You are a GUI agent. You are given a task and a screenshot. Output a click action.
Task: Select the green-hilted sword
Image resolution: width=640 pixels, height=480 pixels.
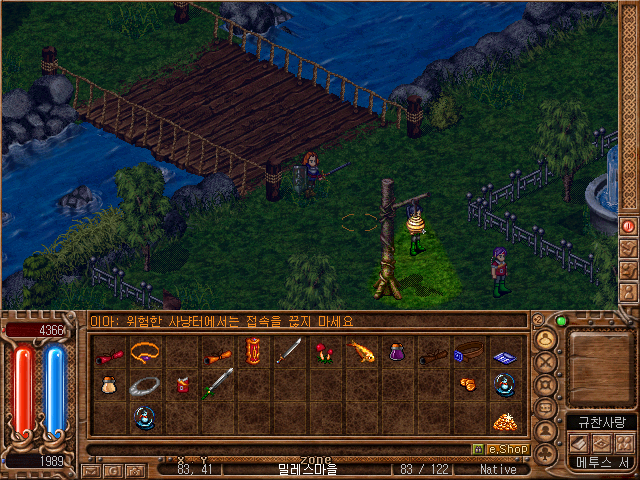pos(218,384)
